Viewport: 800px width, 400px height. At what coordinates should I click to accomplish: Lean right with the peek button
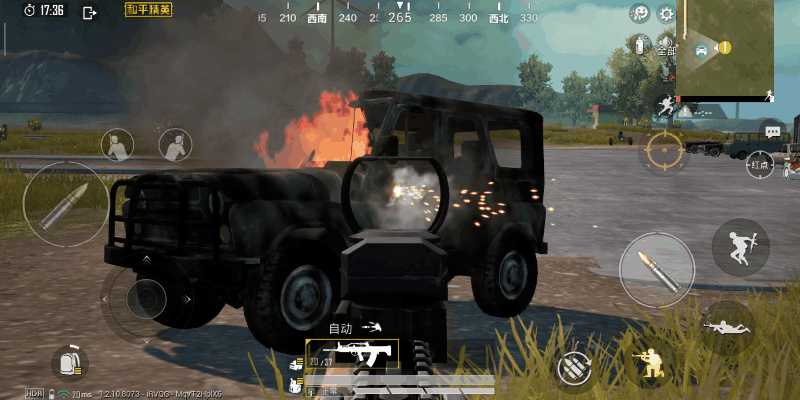175,145
